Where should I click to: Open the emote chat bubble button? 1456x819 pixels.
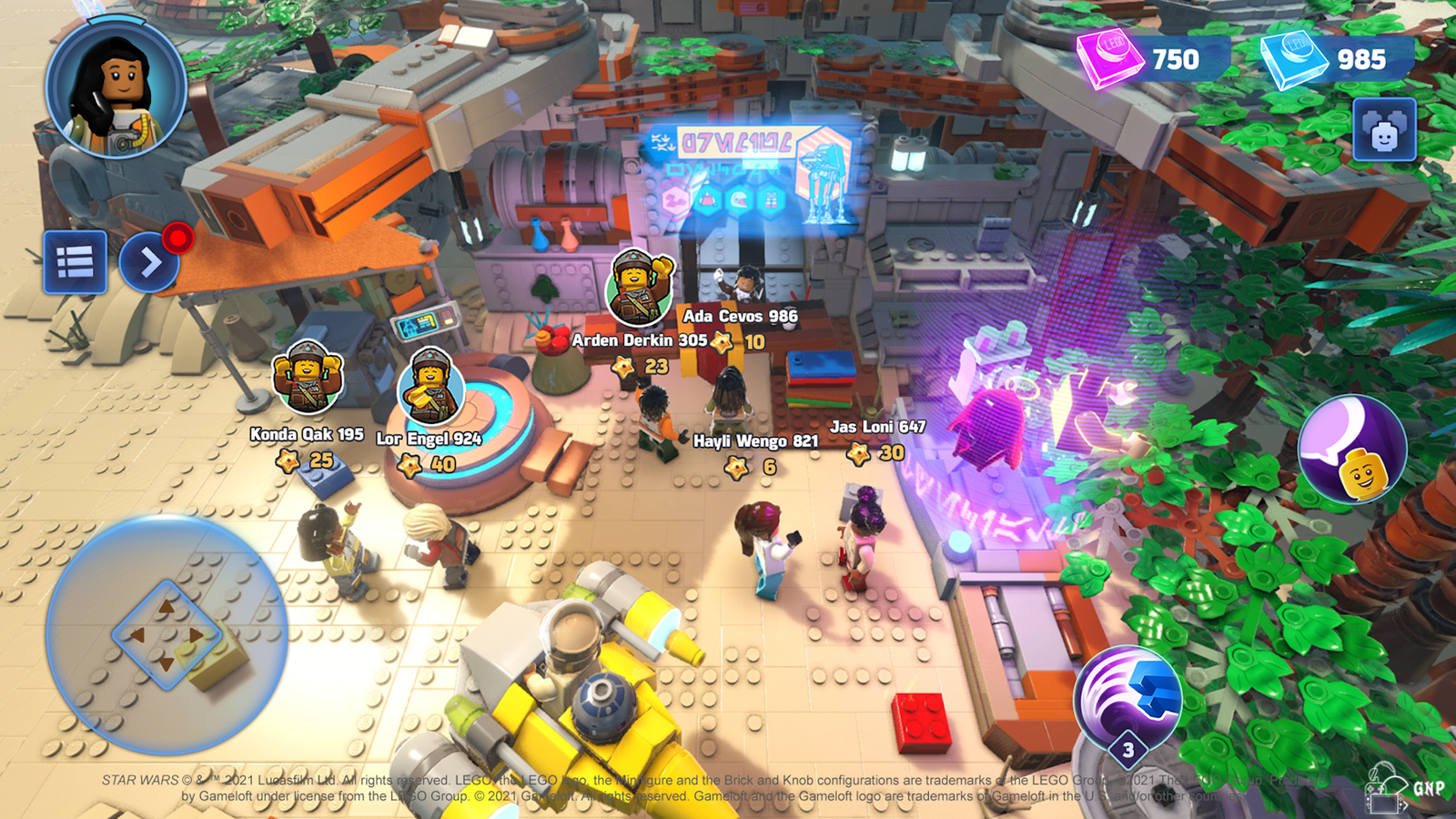point(1351,449)
